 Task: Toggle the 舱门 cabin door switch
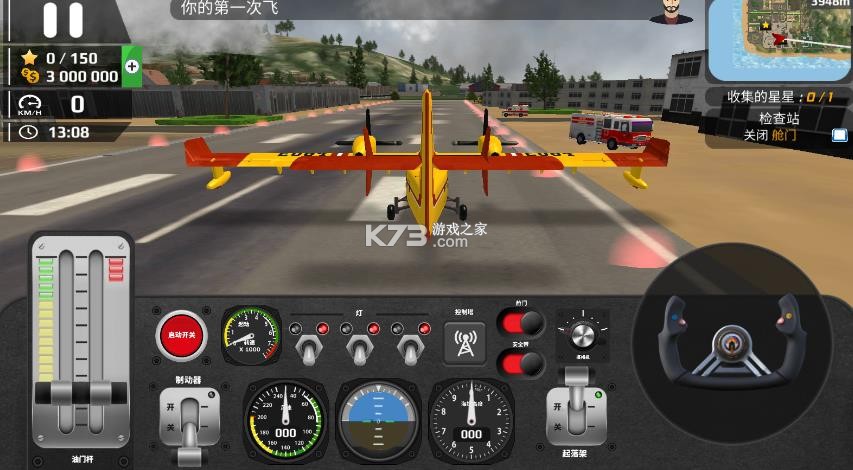522,323
